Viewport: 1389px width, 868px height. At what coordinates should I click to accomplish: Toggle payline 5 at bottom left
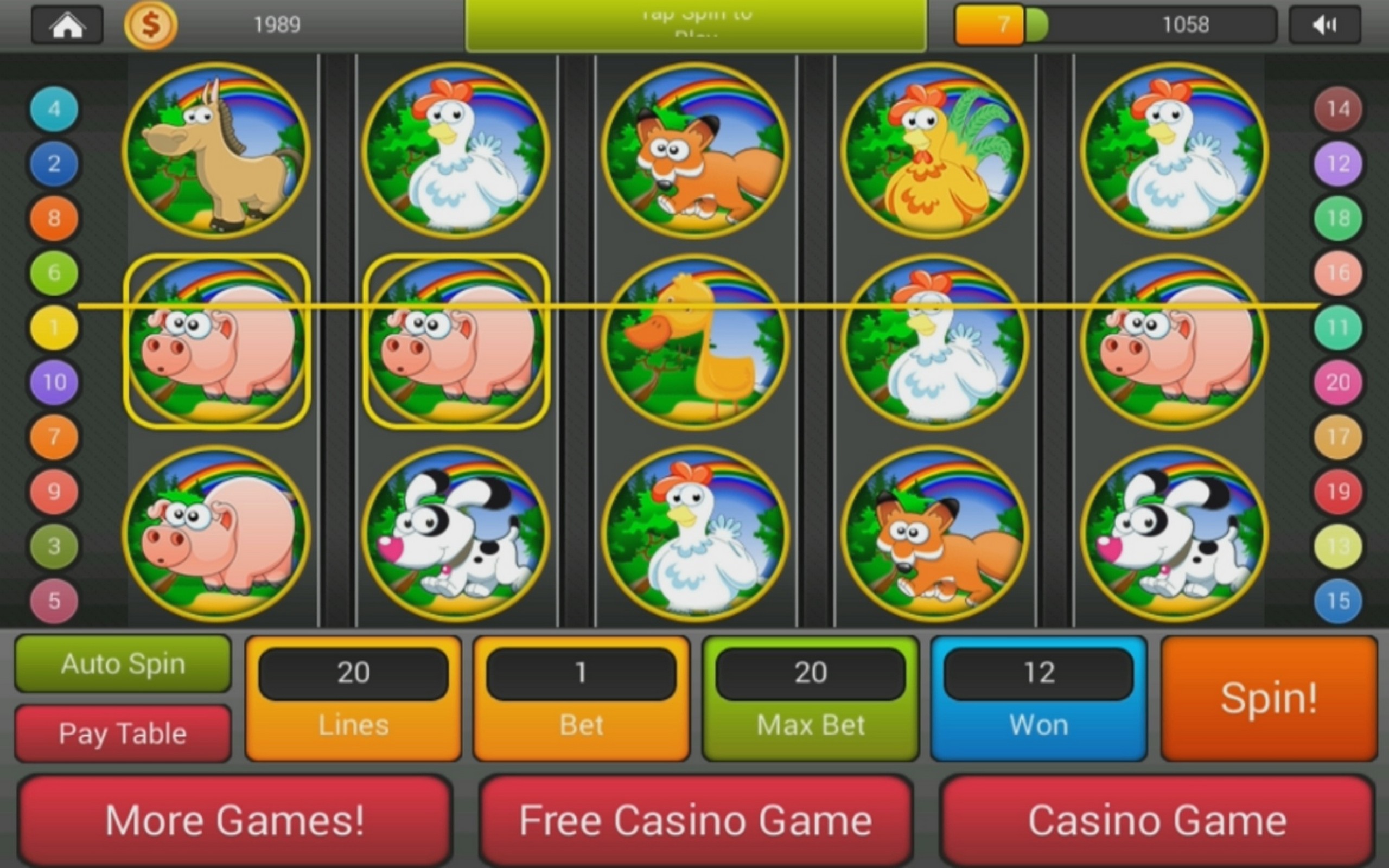pos(53,601)
